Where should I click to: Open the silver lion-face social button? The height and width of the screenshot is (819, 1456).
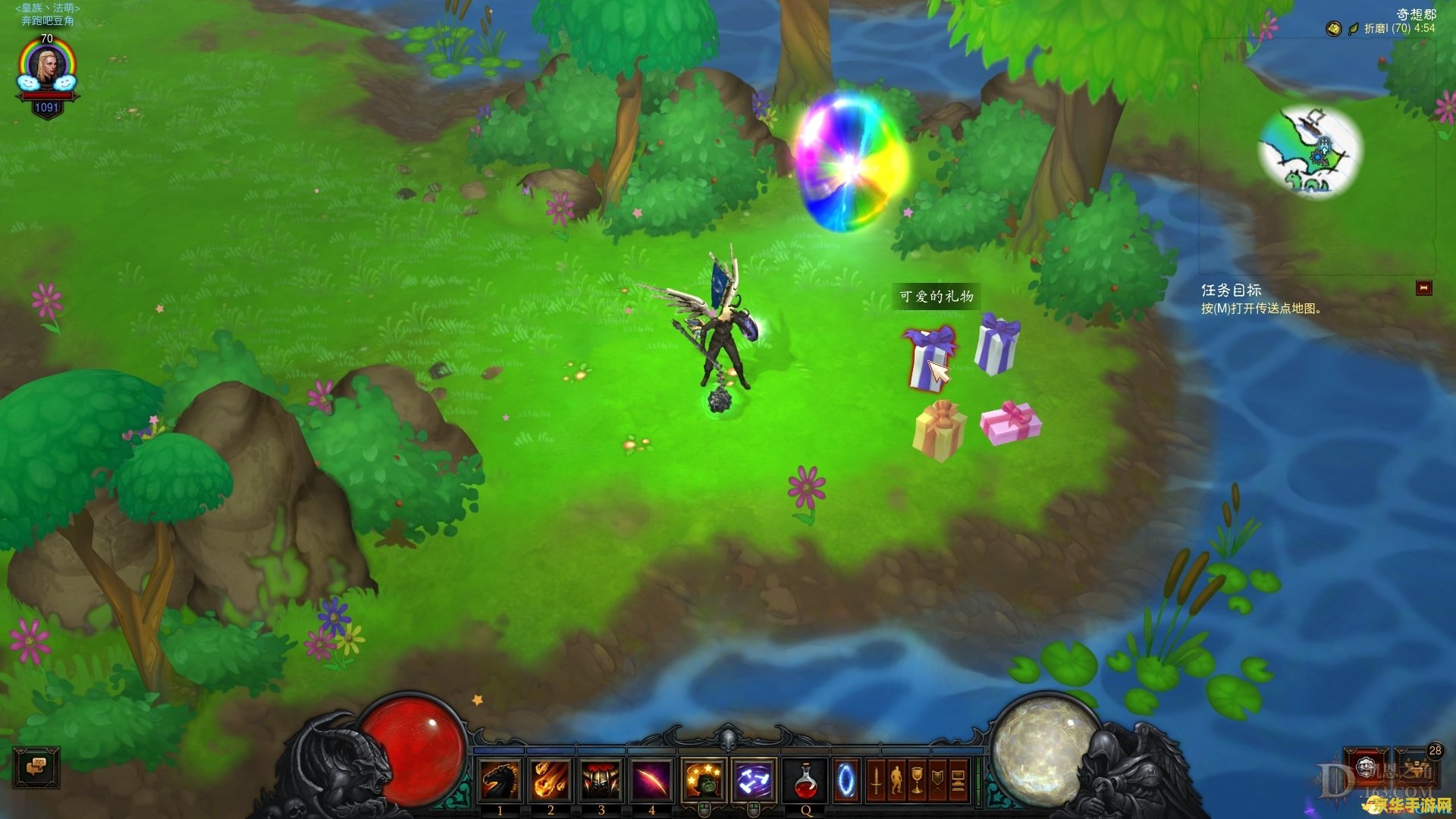click(1367, 766)
